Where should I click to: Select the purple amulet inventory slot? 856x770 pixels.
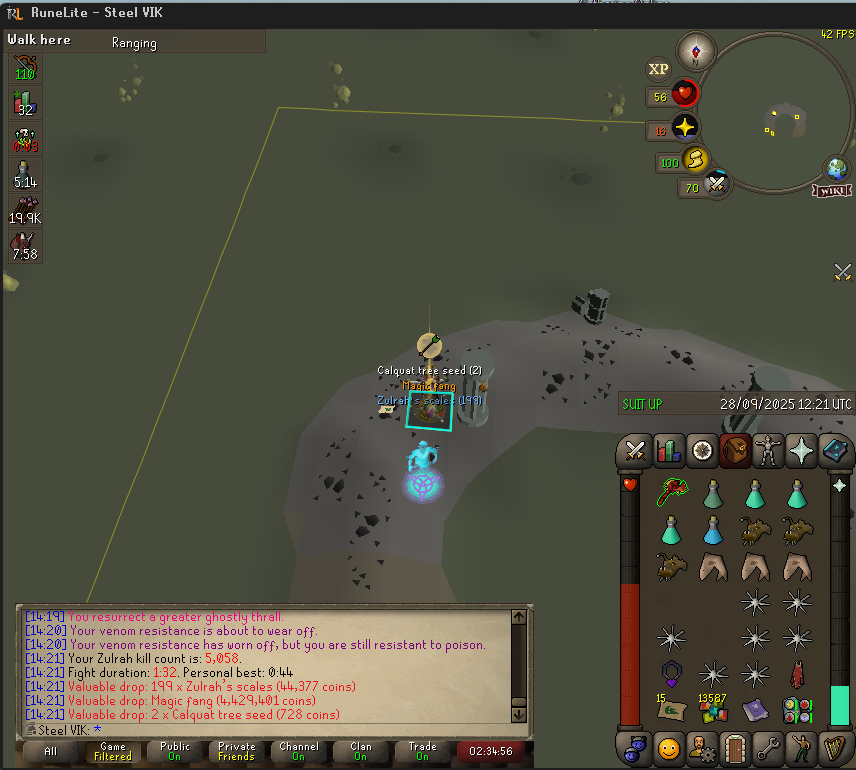coord(670,673)
